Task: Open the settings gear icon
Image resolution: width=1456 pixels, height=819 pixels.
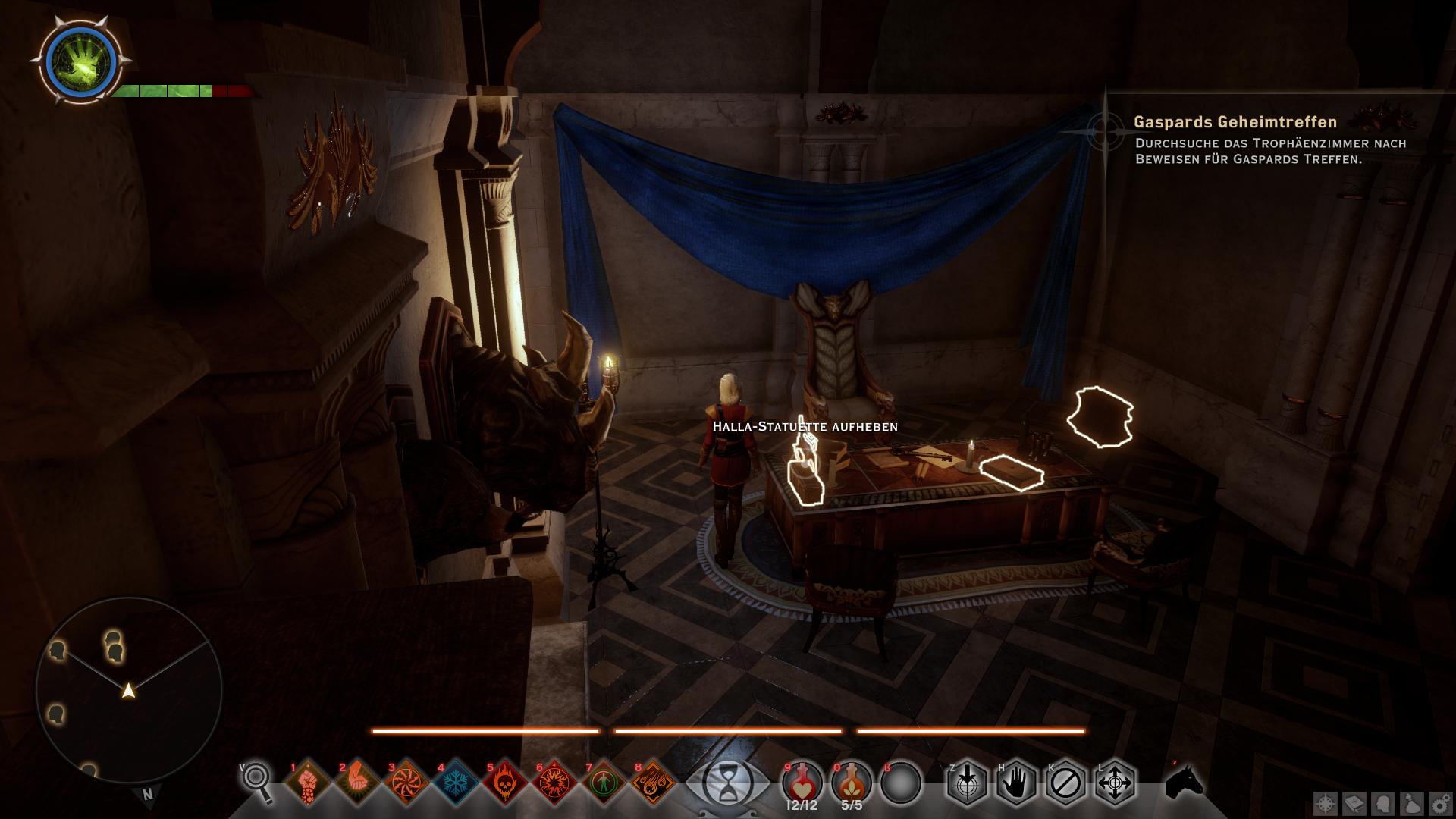Action: tap(1440, 804)
